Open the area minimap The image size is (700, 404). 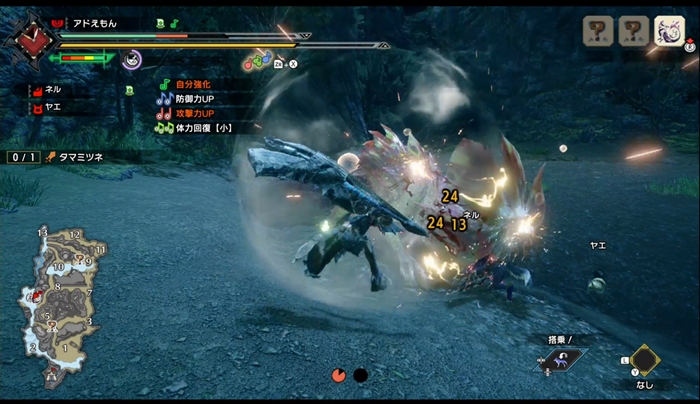(60, 305)
